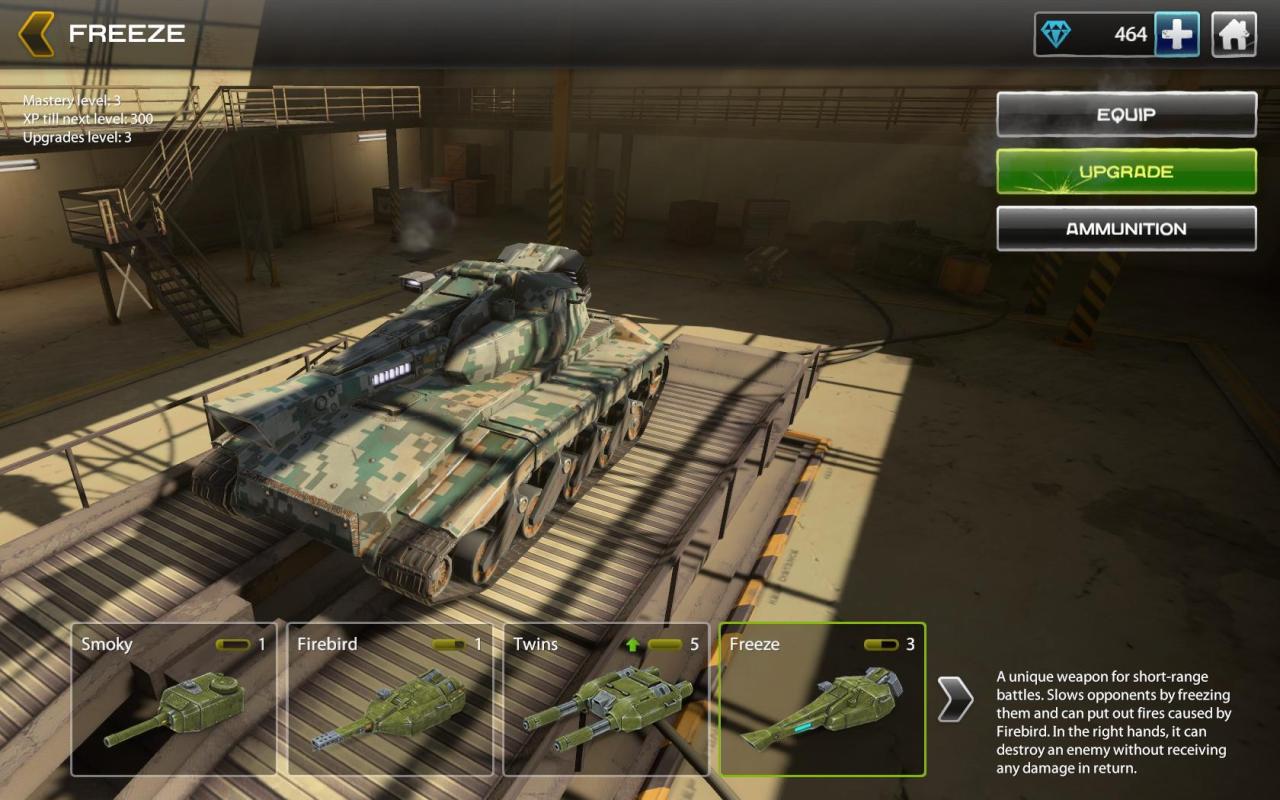Select the Freeze turret card
Viewport: 1280px width, 800px height.
822,700
